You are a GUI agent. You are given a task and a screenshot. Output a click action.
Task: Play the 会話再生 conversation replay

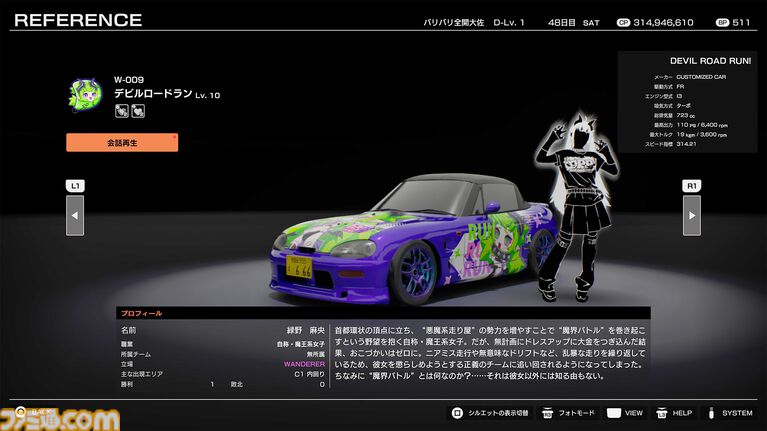(x=122, y=143)
